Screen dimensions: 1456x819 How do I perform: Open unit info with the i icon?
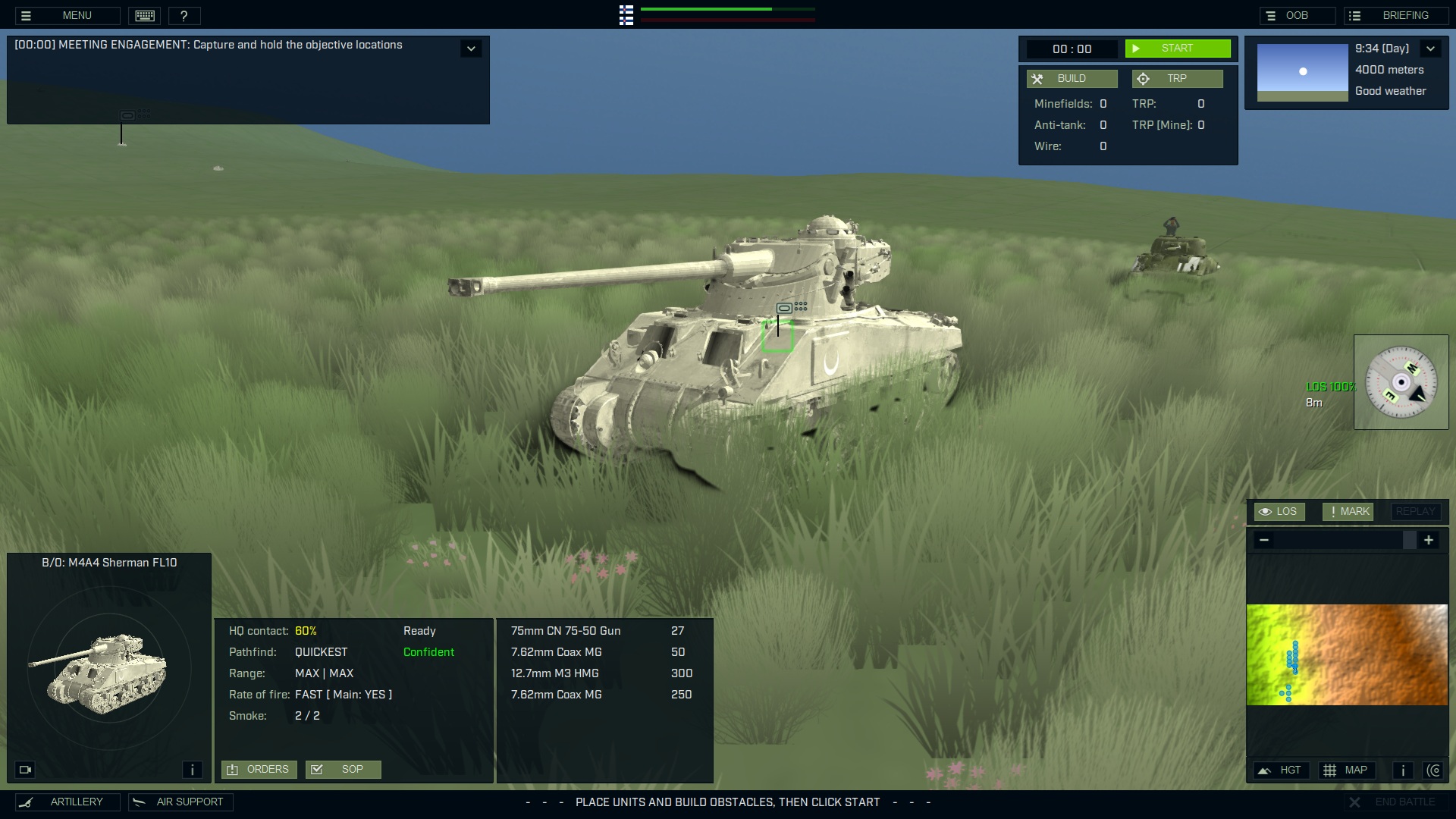(x=192, y=769)
